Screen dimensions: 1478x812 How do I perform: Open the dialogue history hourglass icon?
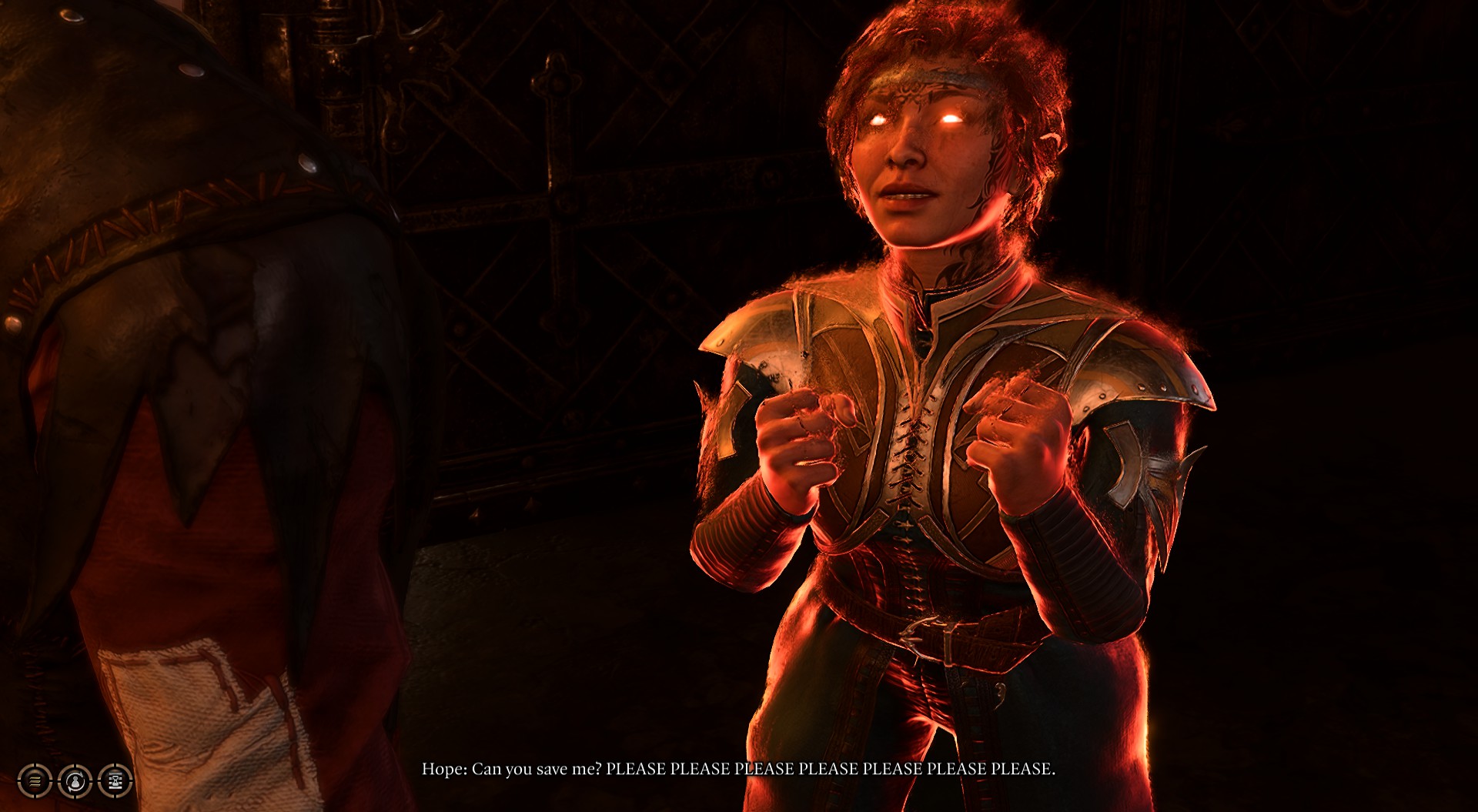[x=115, y=781]
